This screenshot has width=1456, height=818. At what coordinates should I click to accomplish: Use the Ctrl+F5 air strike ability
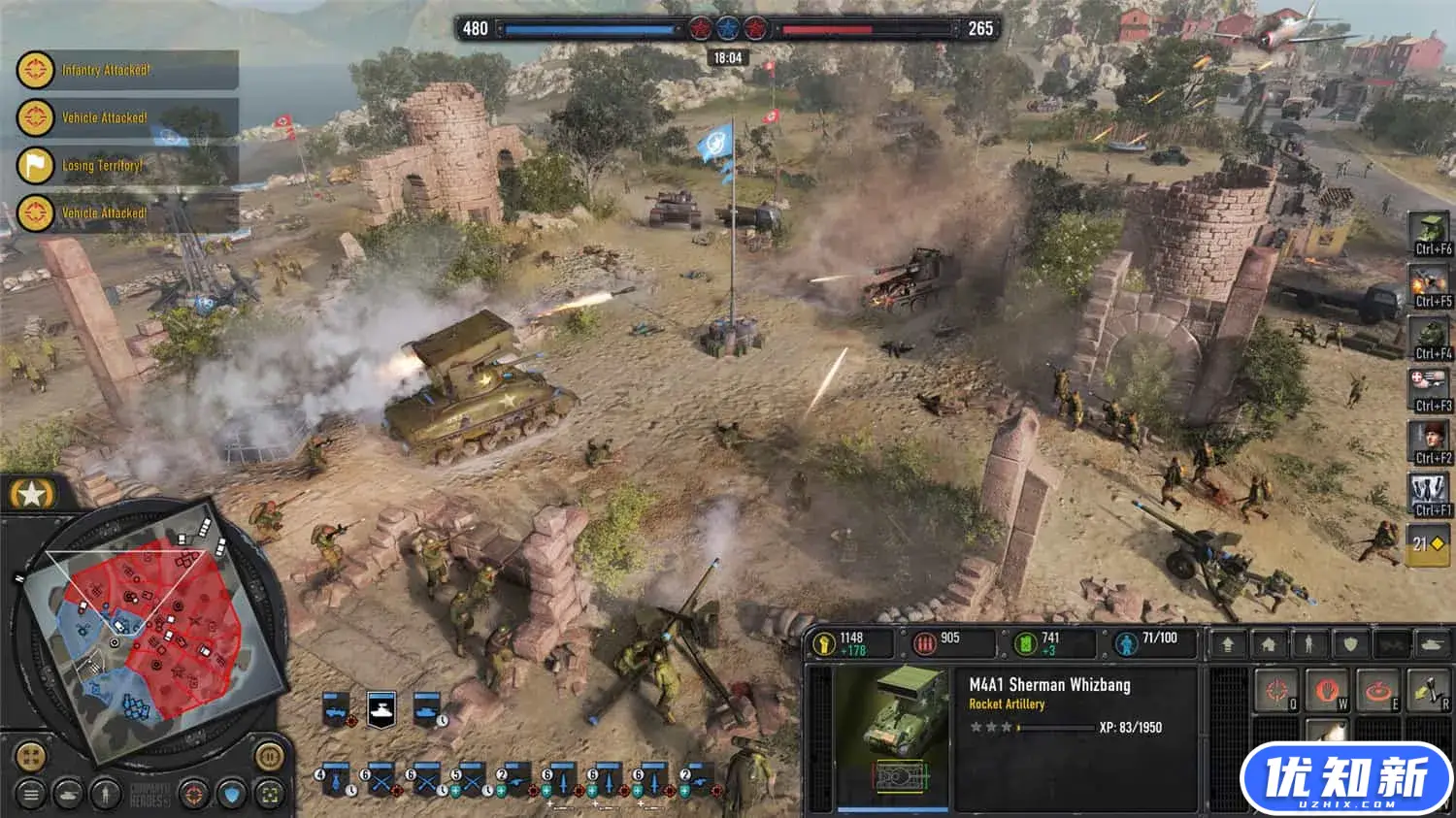(x=1430, y=284)
